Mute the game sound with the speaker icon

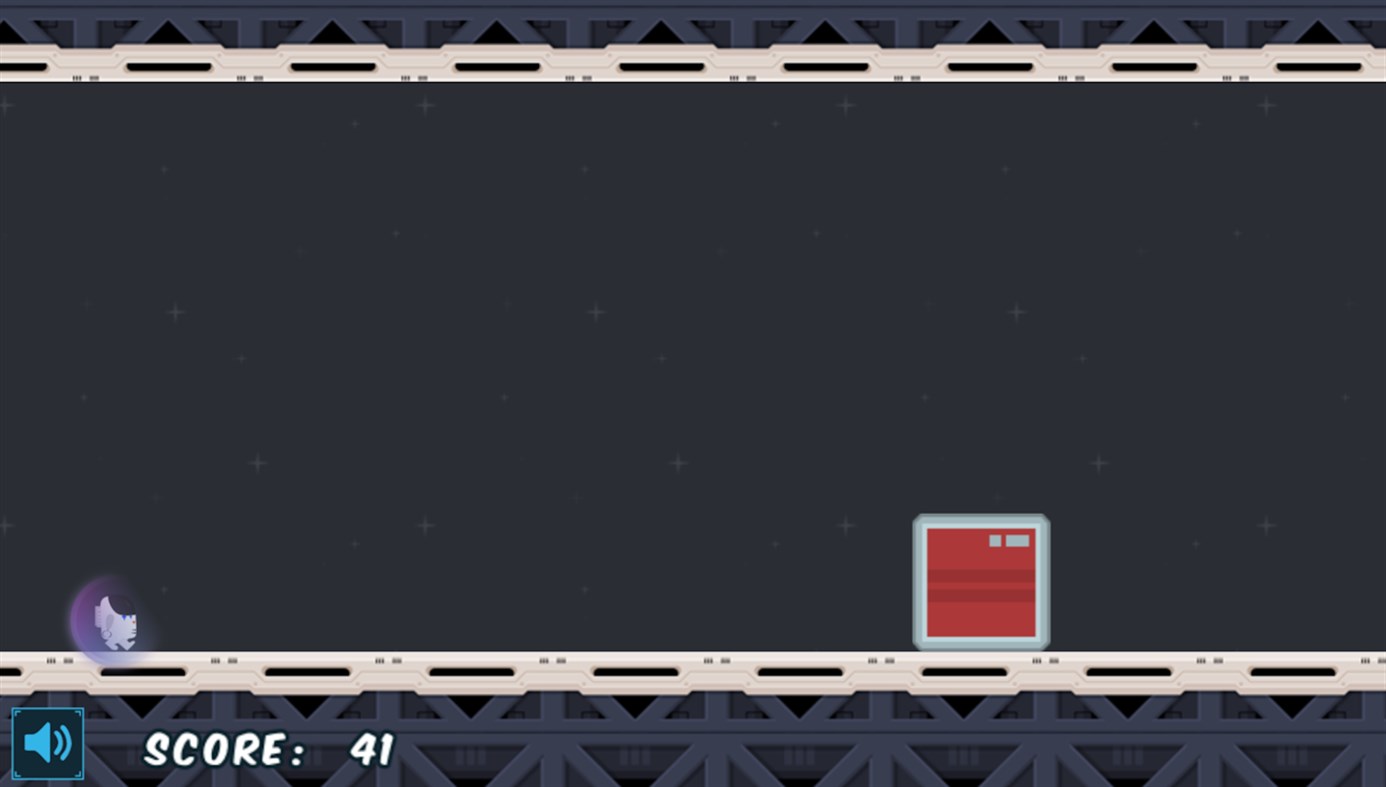pos(47,742)
